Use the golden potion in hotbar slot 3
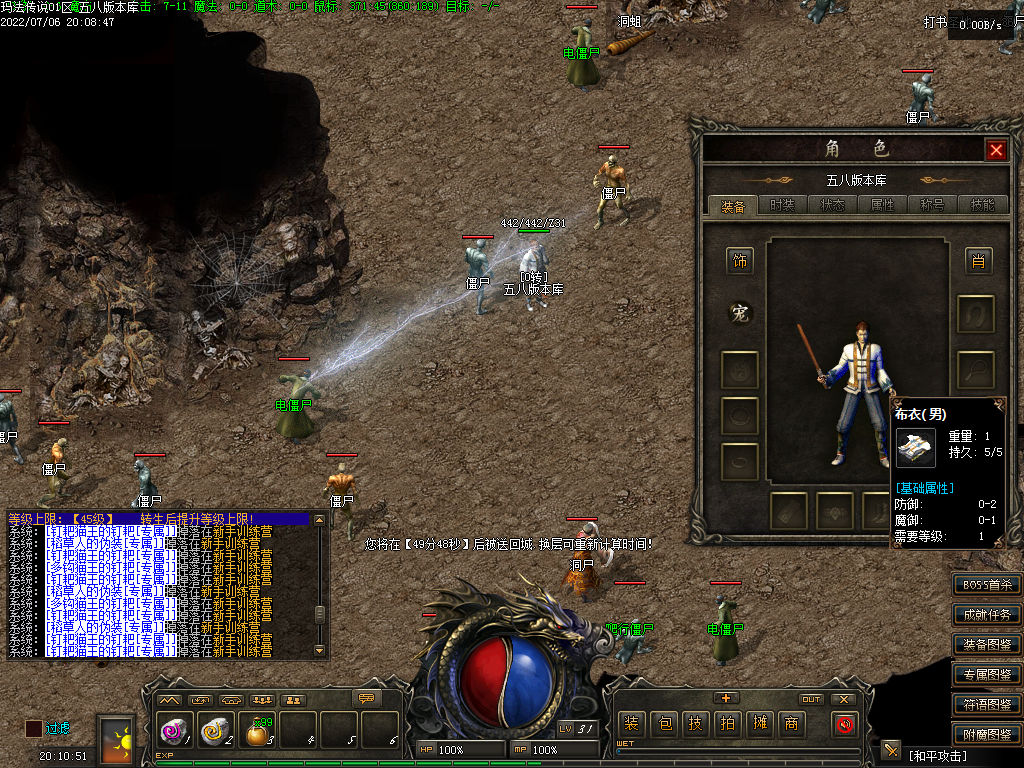Screen dimensions: 1024x768 258,733
